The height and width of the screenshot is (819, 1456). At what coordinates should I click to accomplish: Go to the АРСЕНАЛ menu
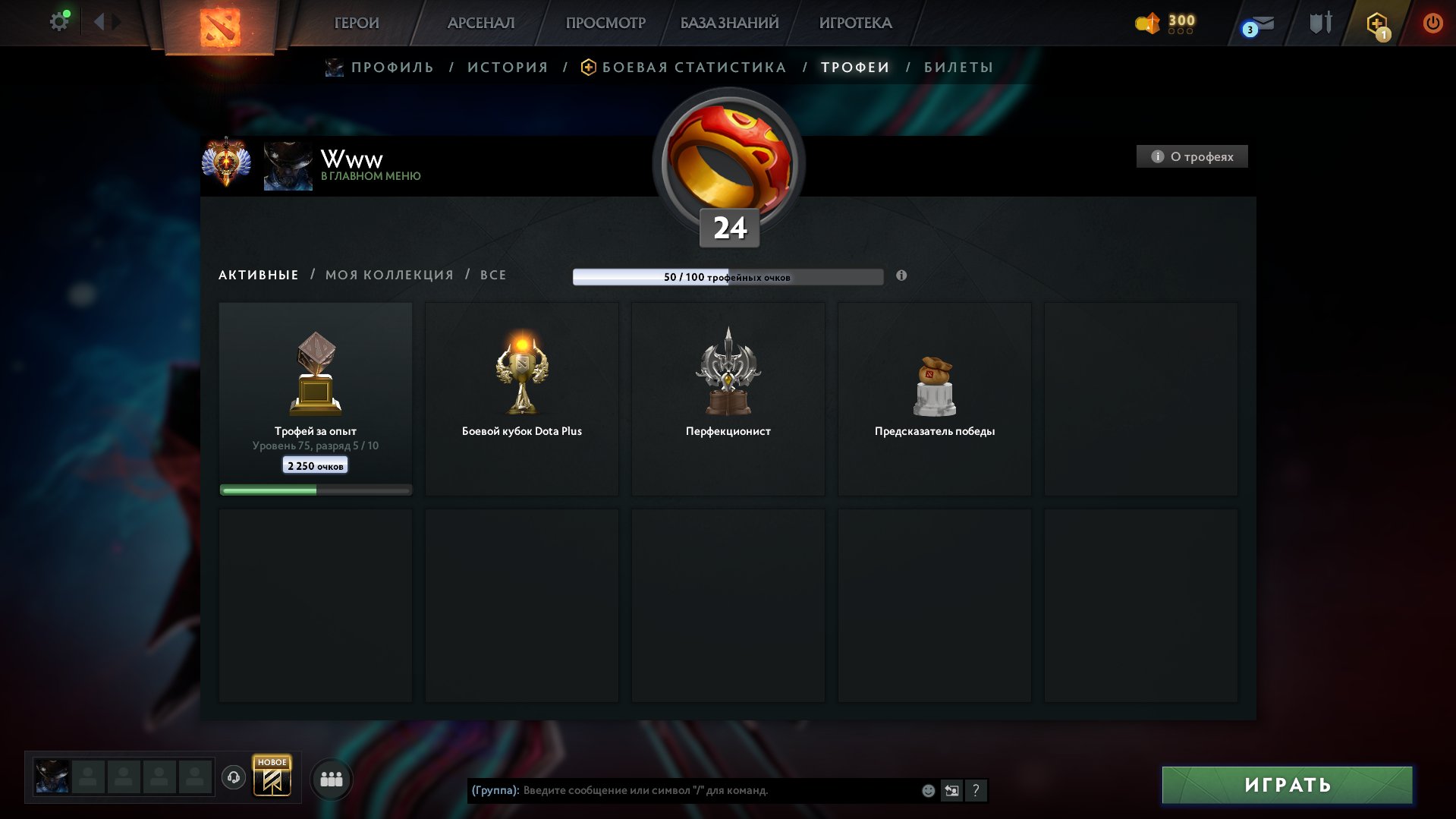481,23
